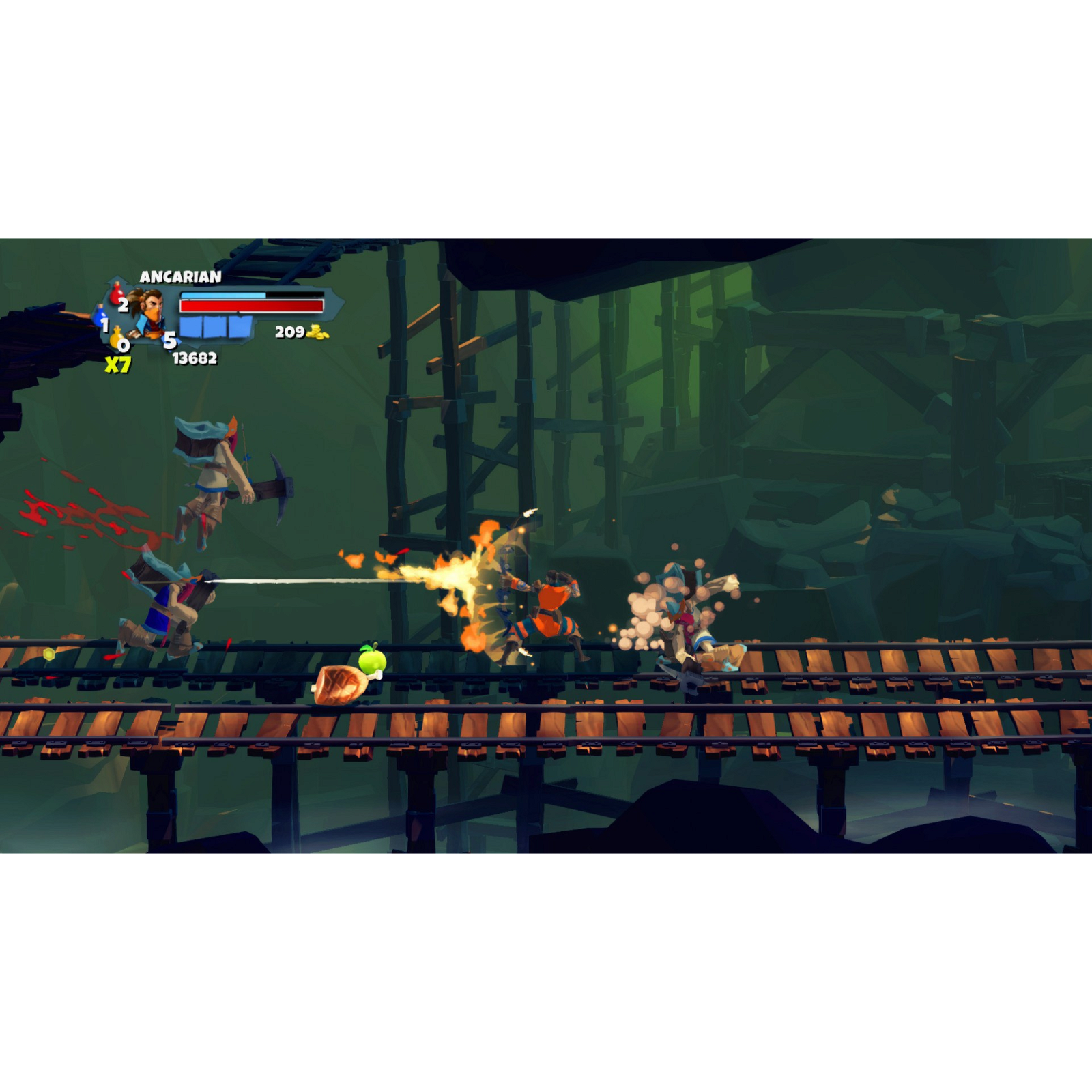This screenshot has height=1092, width=1092.
Task: Open Ancarian's character portrait
Action: pyautogui.click(x=150, y=311)
